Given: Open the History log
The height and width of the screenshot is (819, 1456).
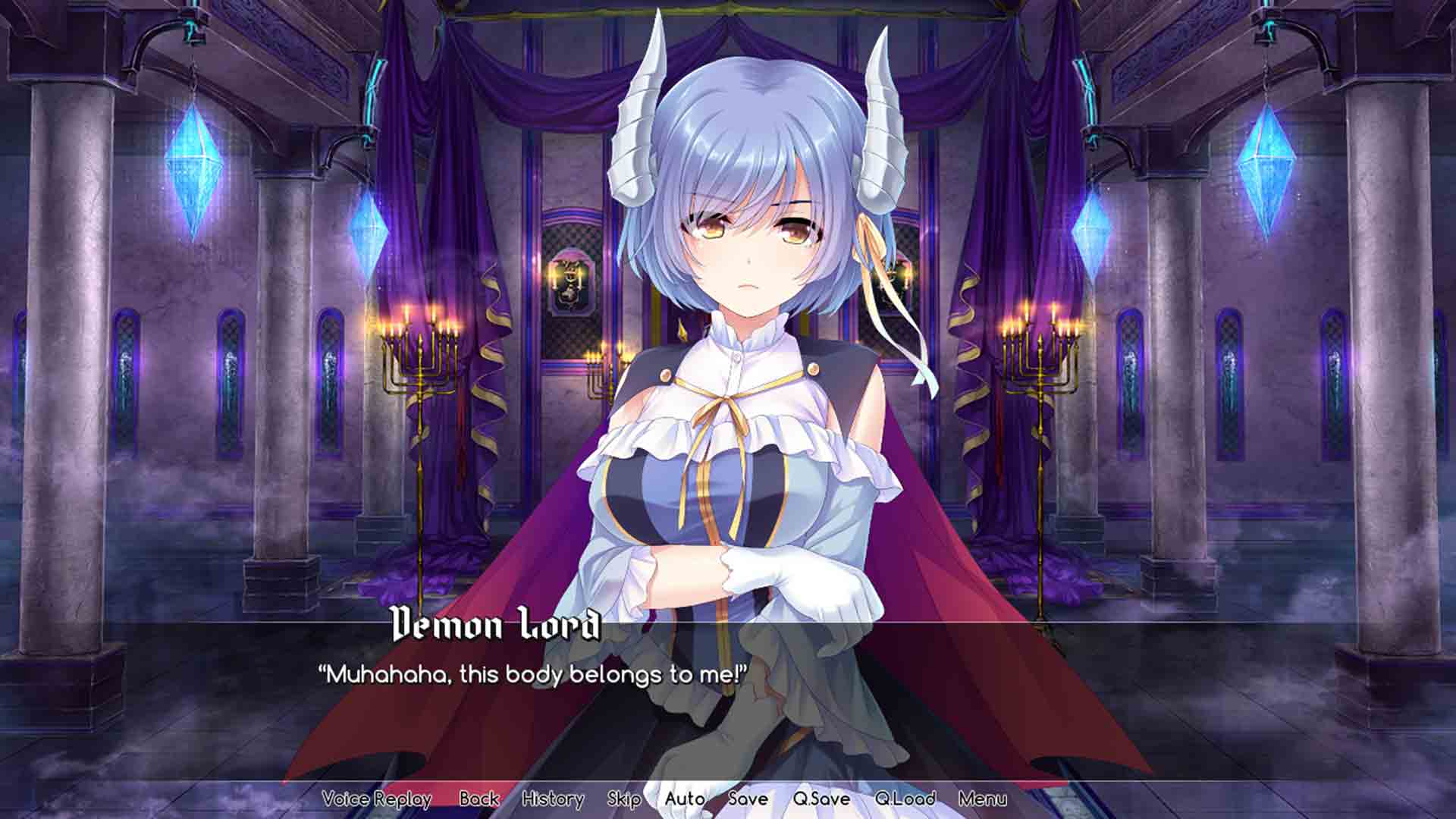Looking at the screenshot, I should pos(553,799).
